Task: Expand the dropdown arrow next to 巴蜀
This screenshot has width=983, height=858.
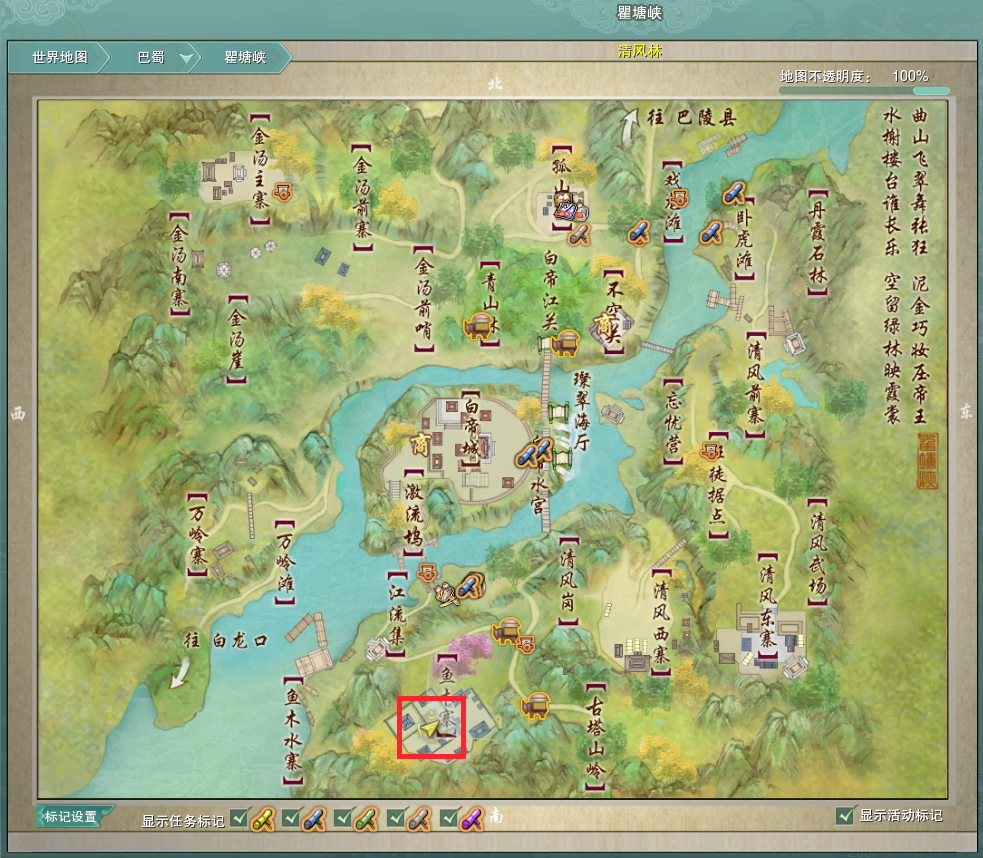Action: (x=185, y=58)
